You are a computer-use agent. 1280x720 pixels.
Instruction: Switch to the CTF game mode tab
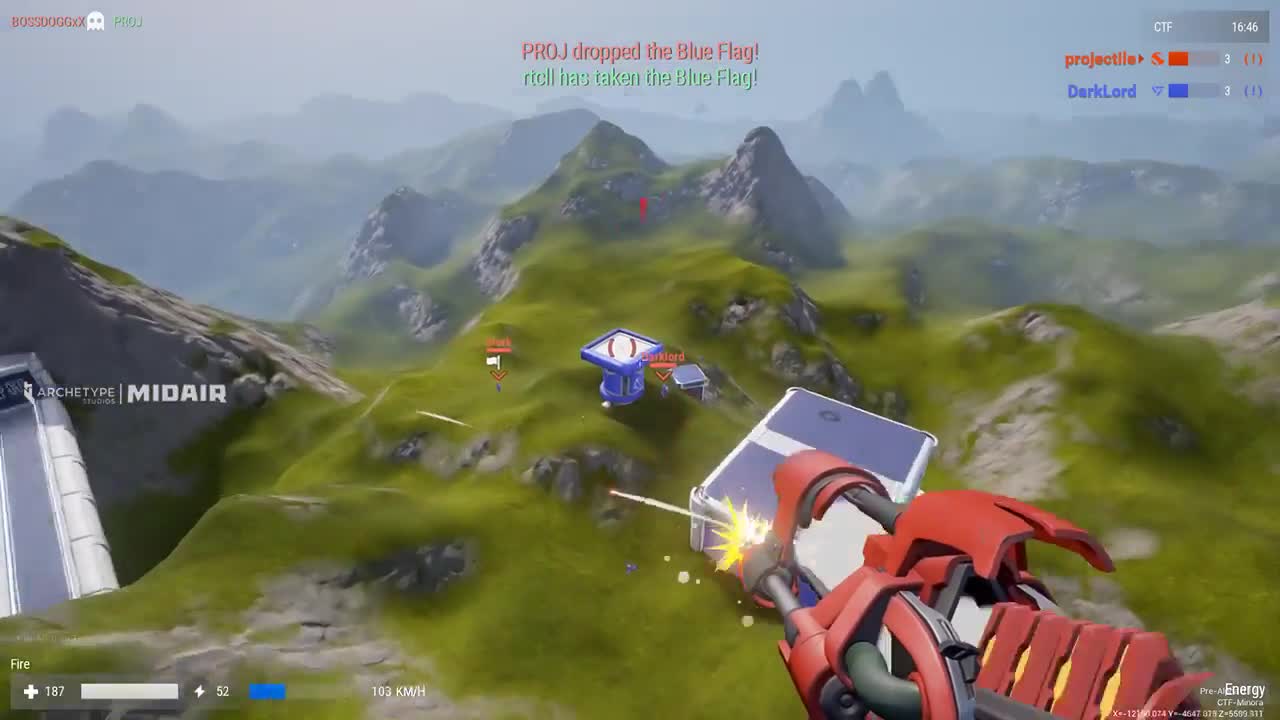pos(1162,27)
